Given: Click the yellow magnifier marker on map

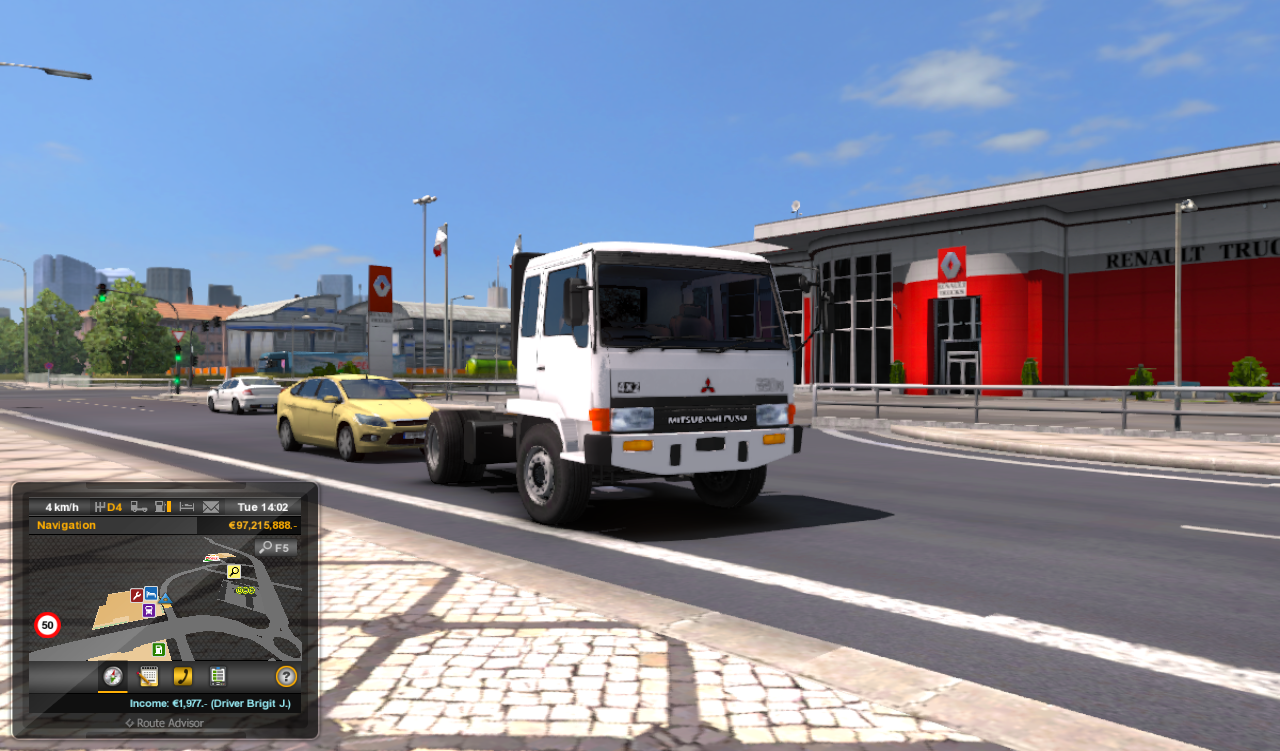Looking at the screenshot, I should tap(234, 572).
